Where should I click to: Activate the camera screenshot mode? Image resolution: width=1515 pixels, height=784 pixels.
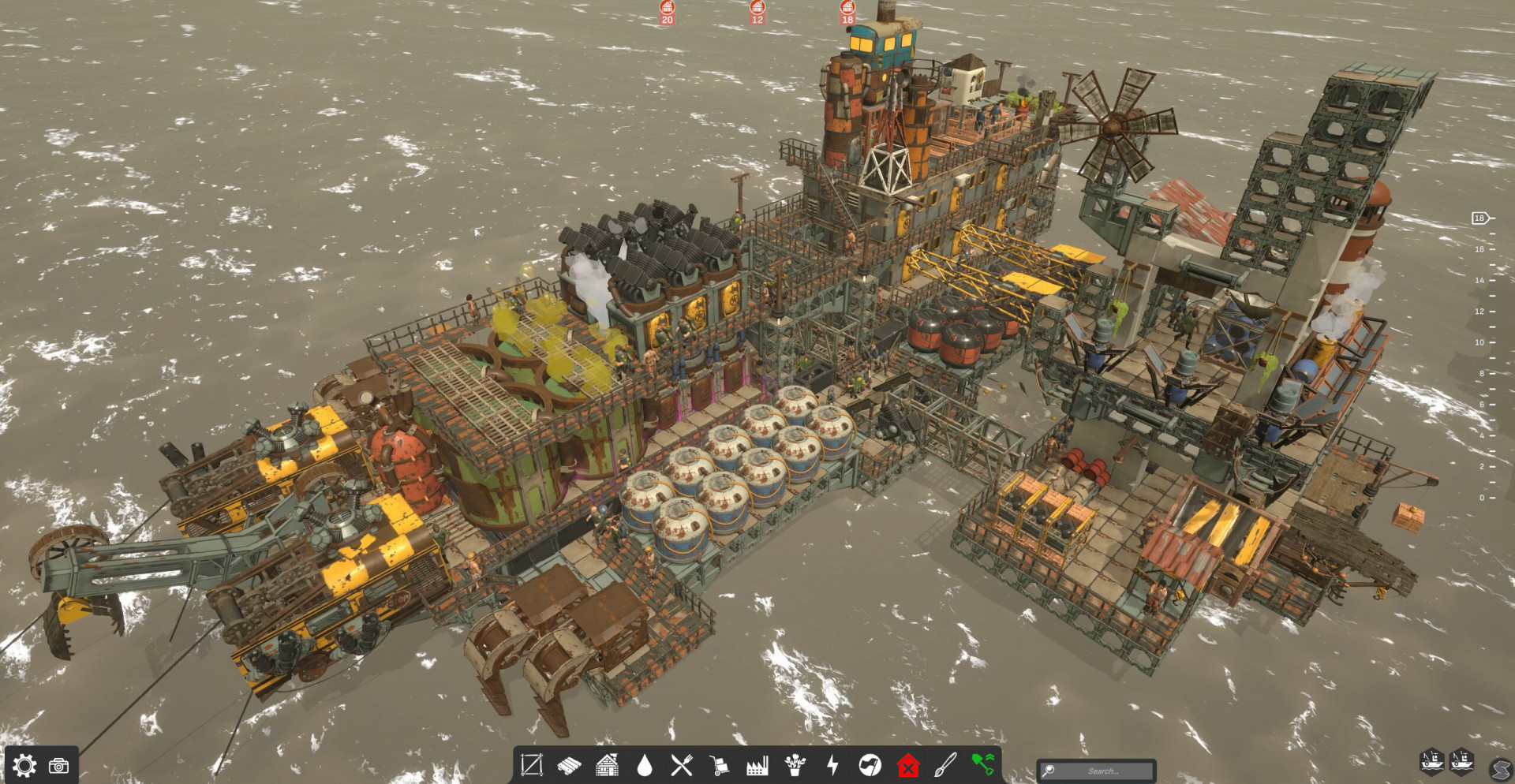pyautogui.click(x=59, y=766)
